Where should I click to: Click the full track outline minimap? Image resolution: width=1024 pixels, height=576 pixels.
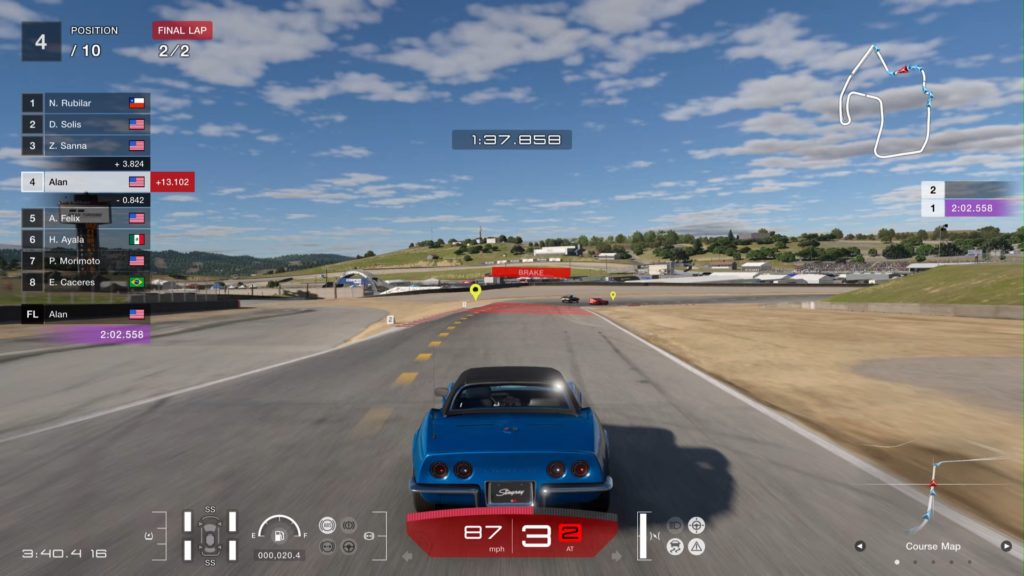click(887, 100)
